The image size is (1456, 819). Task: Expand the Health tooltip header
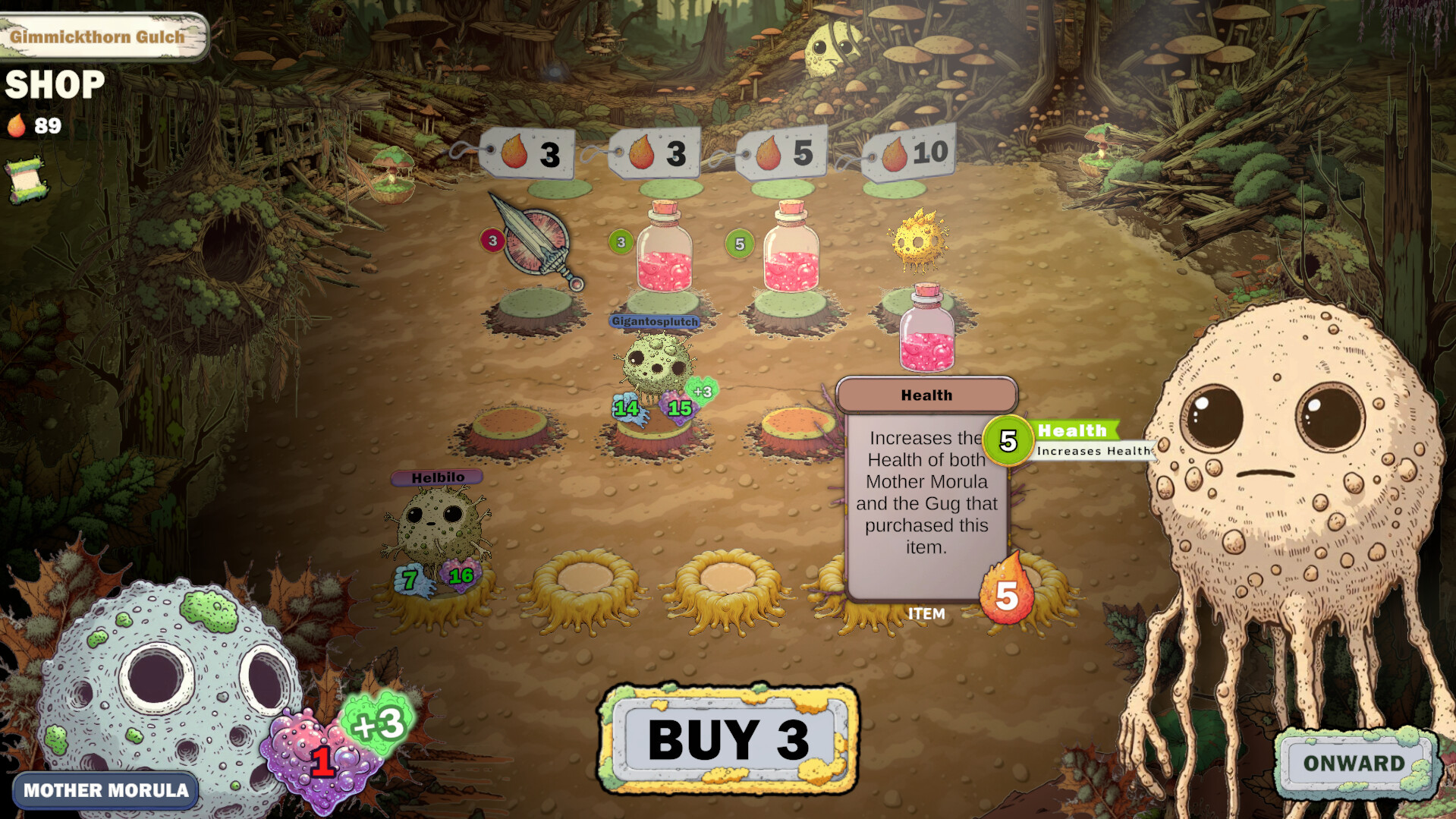click(x=926, y=394)
